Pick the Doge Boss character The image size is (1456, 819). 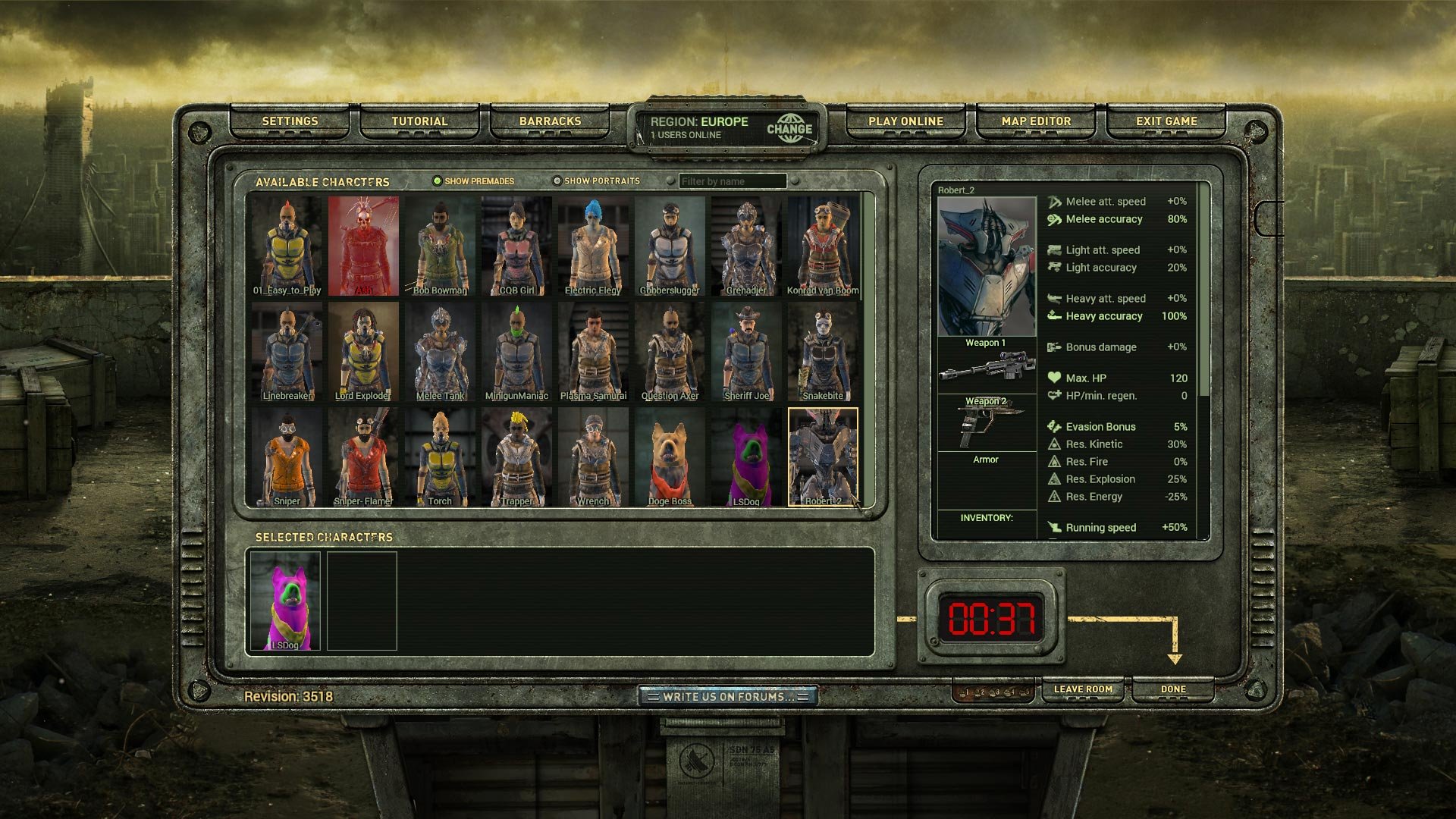click(x=670, y=457)
